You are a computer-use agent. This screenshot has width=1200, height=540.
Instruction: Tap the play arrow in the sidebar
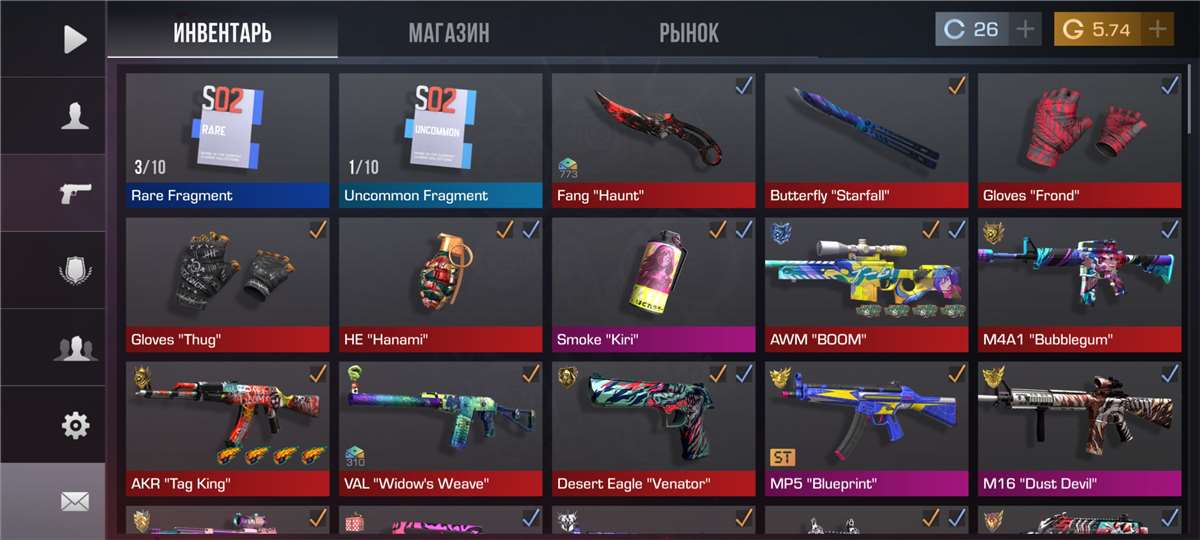click(75, 39)
